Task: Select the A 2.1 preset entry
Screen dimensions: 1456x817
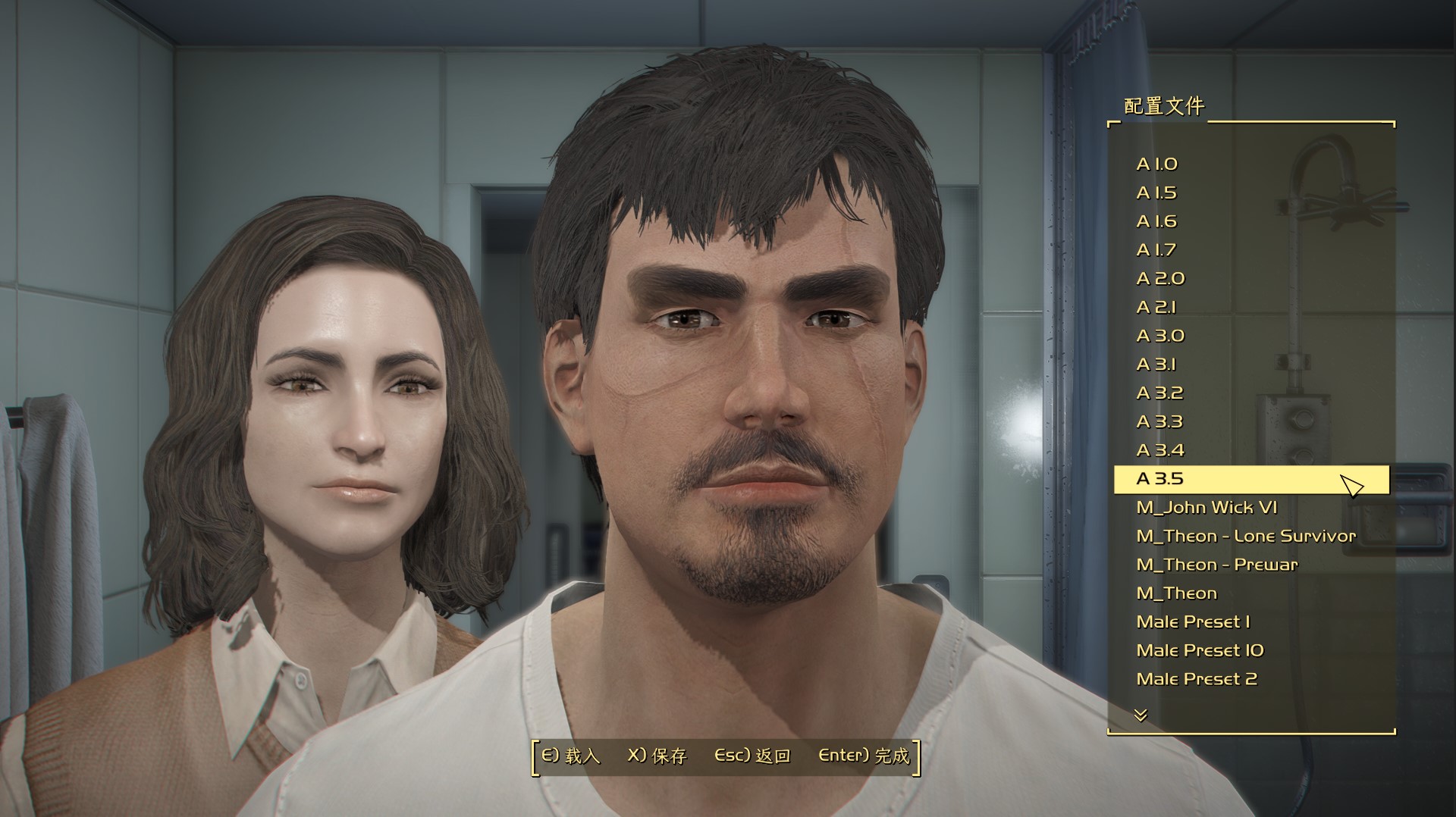Action: (1156, 308)
